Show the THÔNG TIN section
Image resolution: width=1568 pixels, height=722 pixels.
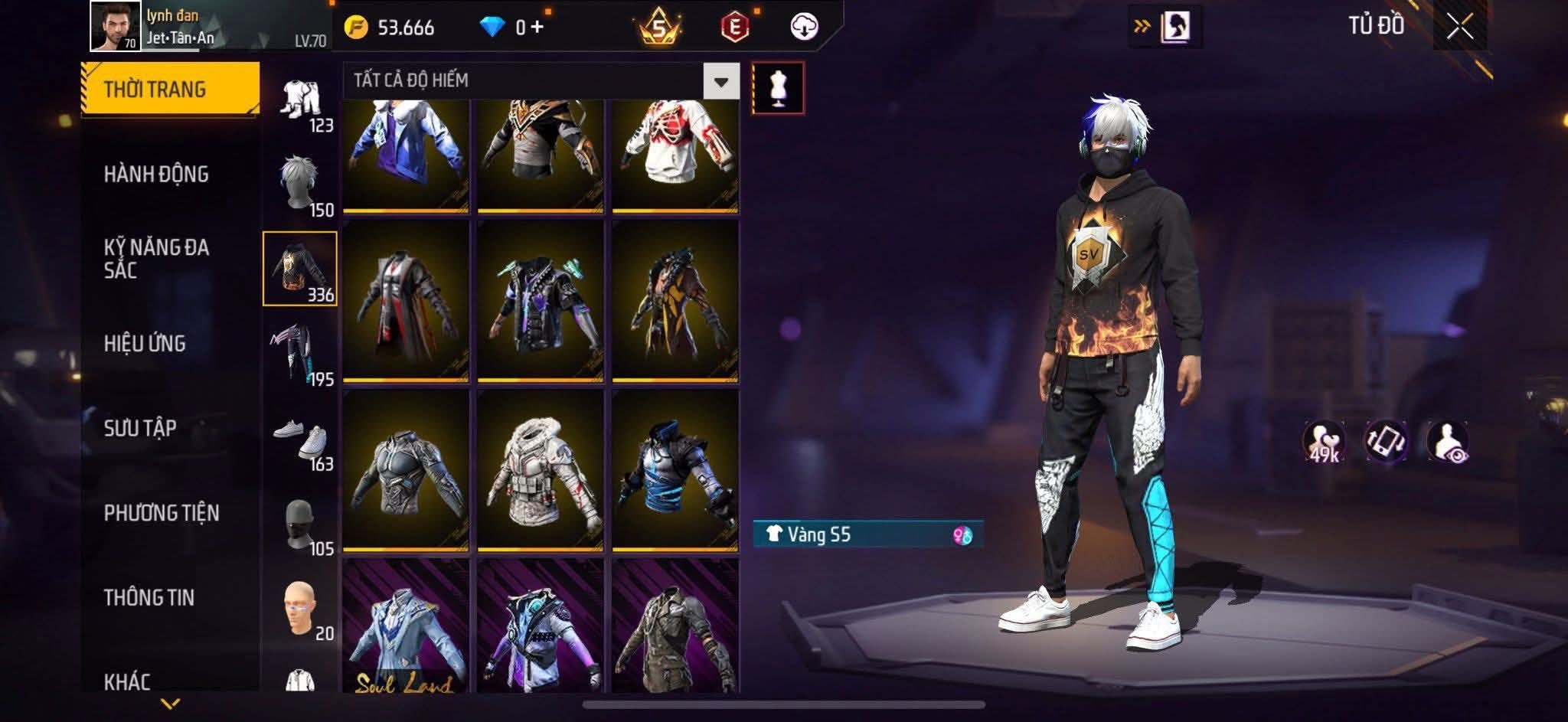pyautogui.click(x=149, y=597)
